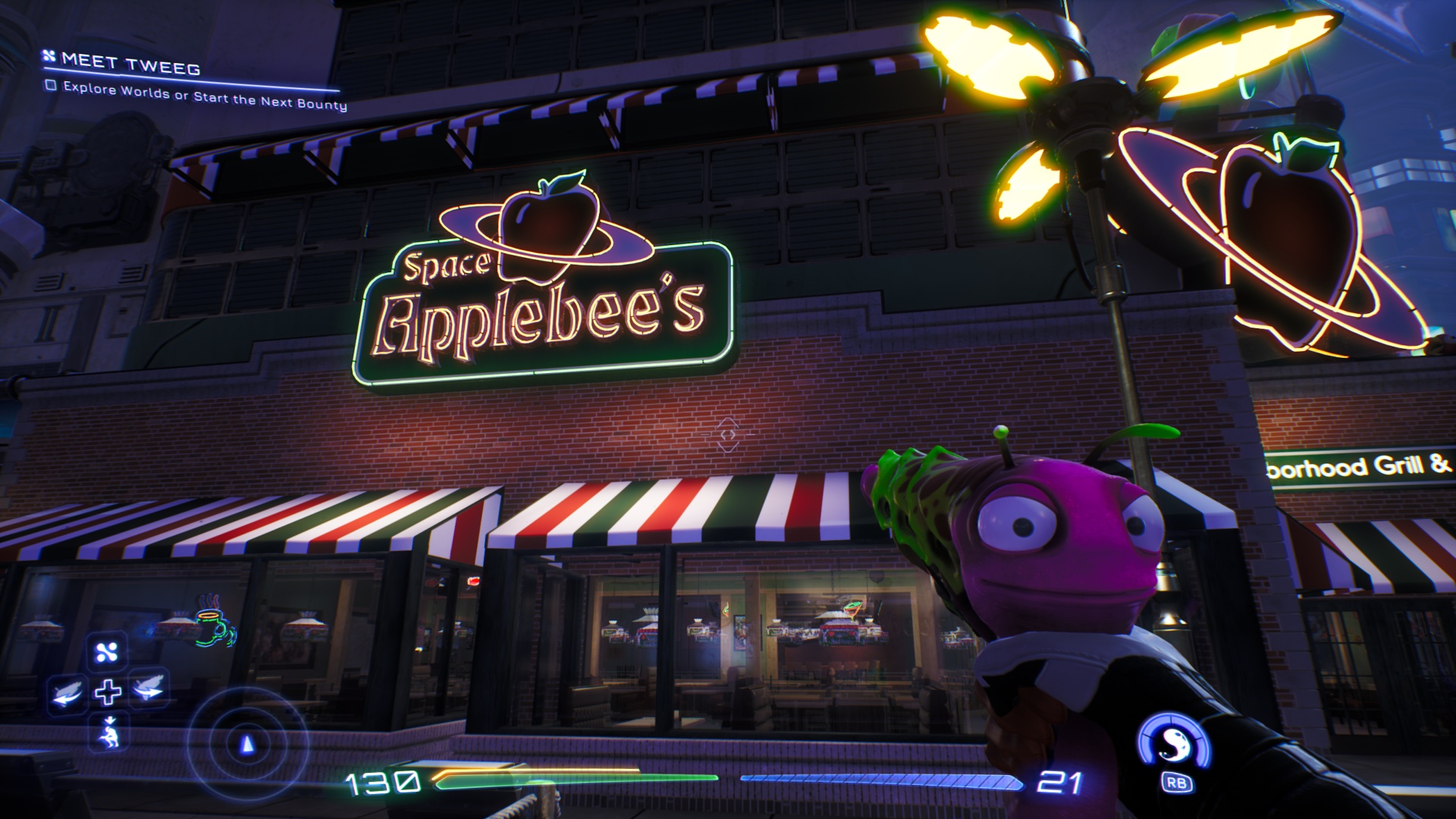
Task: Activate the crouching figure icon
Action: [x=110, y=733]
